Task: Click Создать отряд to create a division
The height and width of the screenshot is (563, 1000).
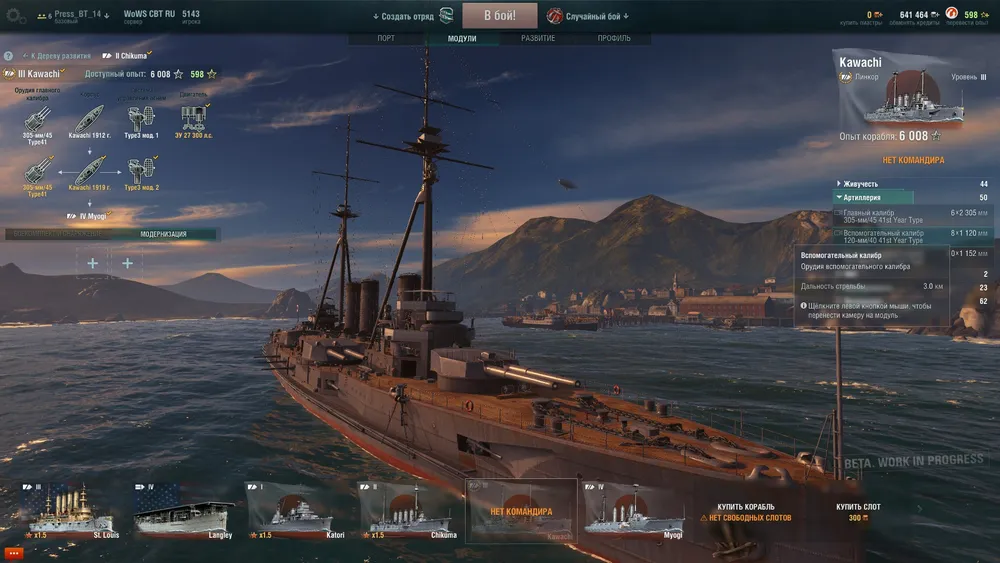Action: (404, 17)
